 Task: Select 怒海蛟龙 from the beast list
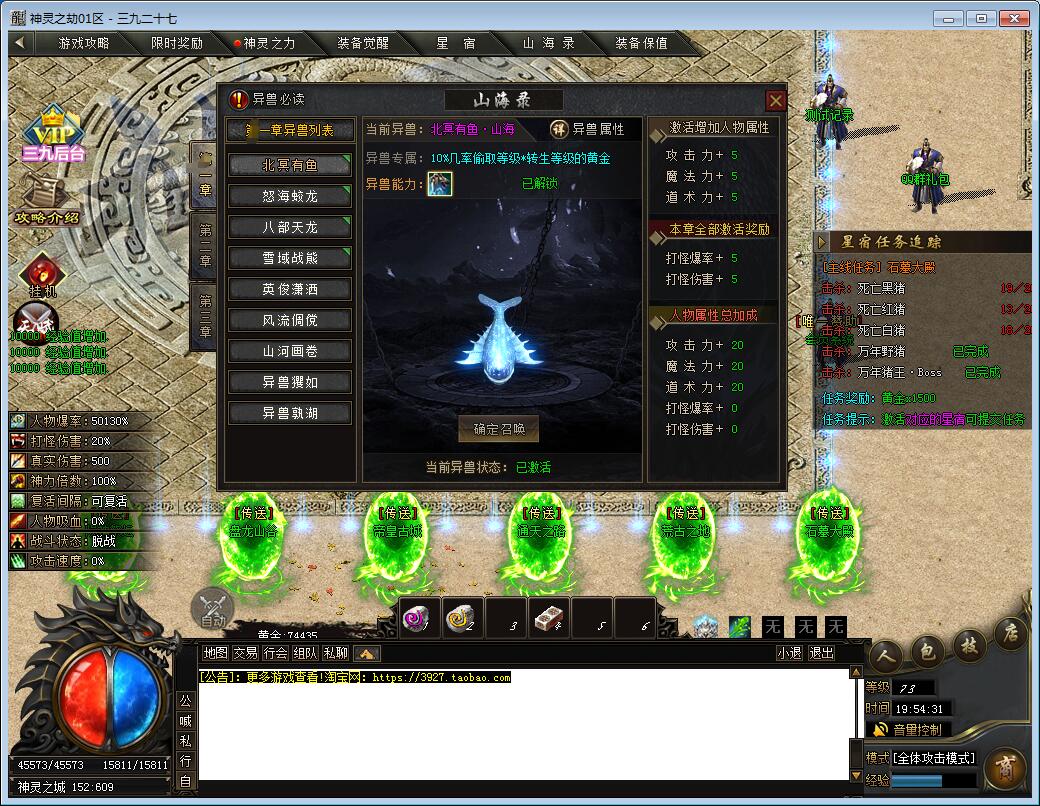tap(290, 196)
